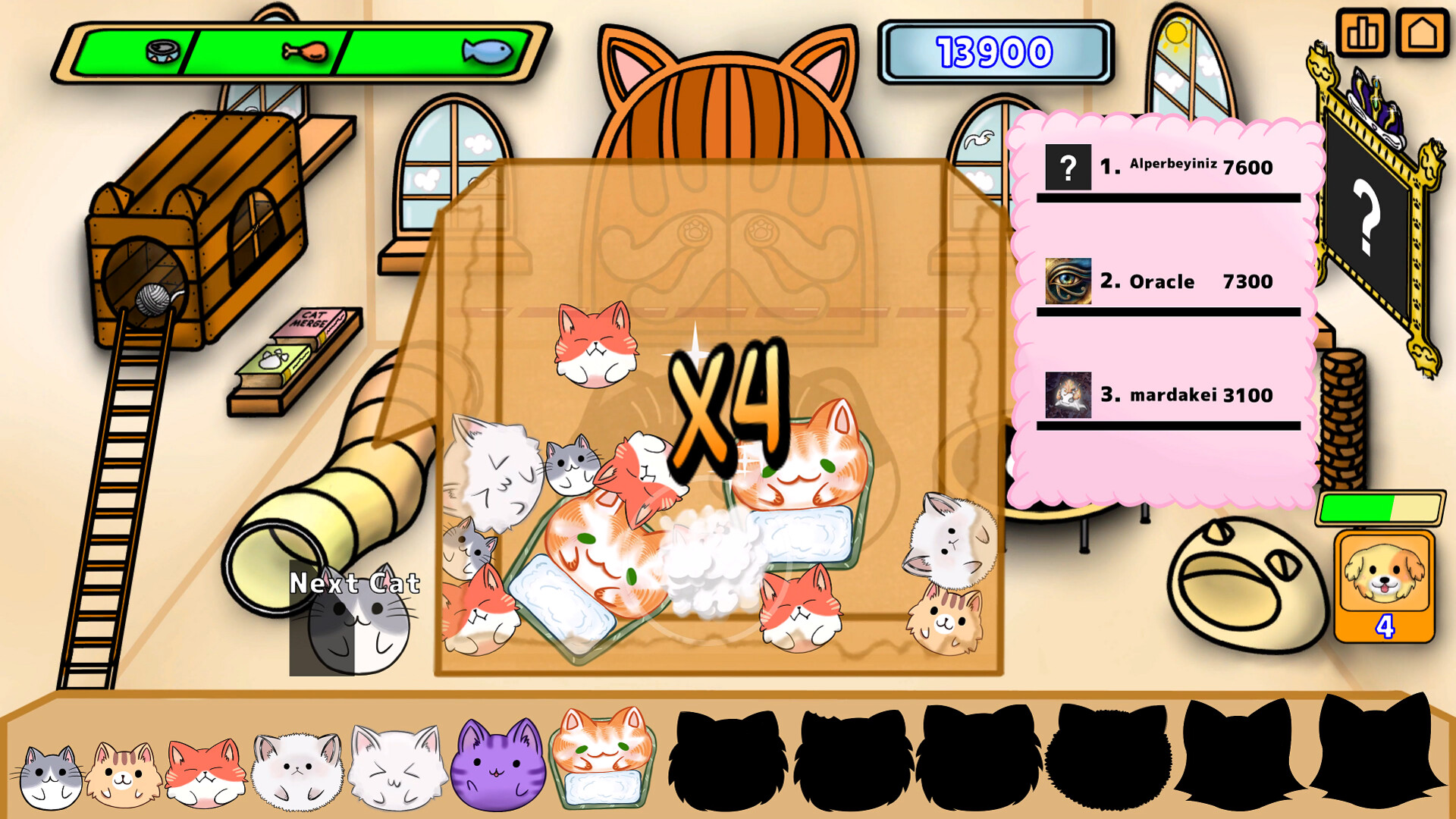Use the dog power-up with 4 charges
Viewport: 1456px width, 819px height.
pos(1385,588)
